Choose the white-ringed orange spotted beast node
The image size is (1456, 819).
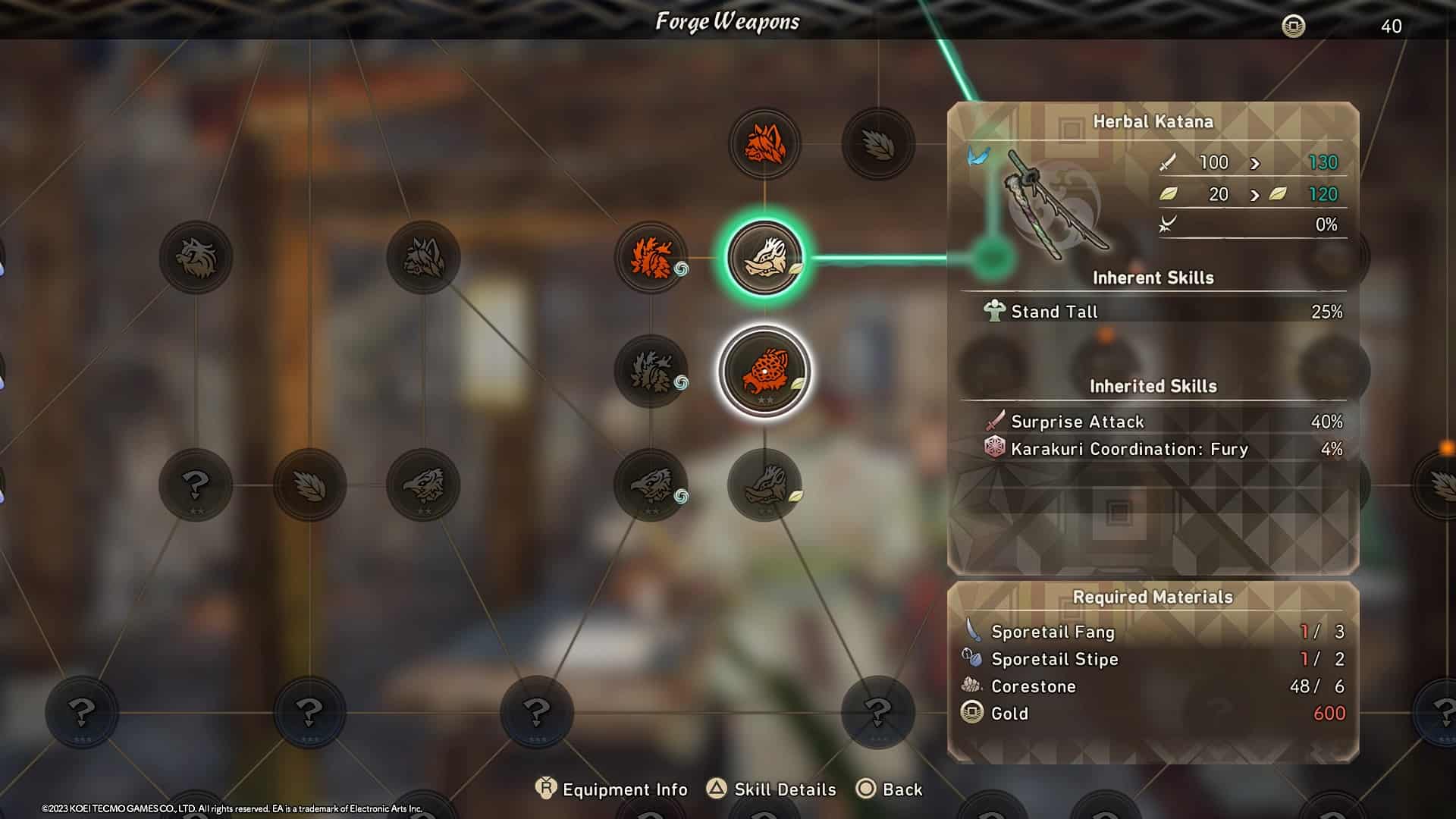coord(764,372)
